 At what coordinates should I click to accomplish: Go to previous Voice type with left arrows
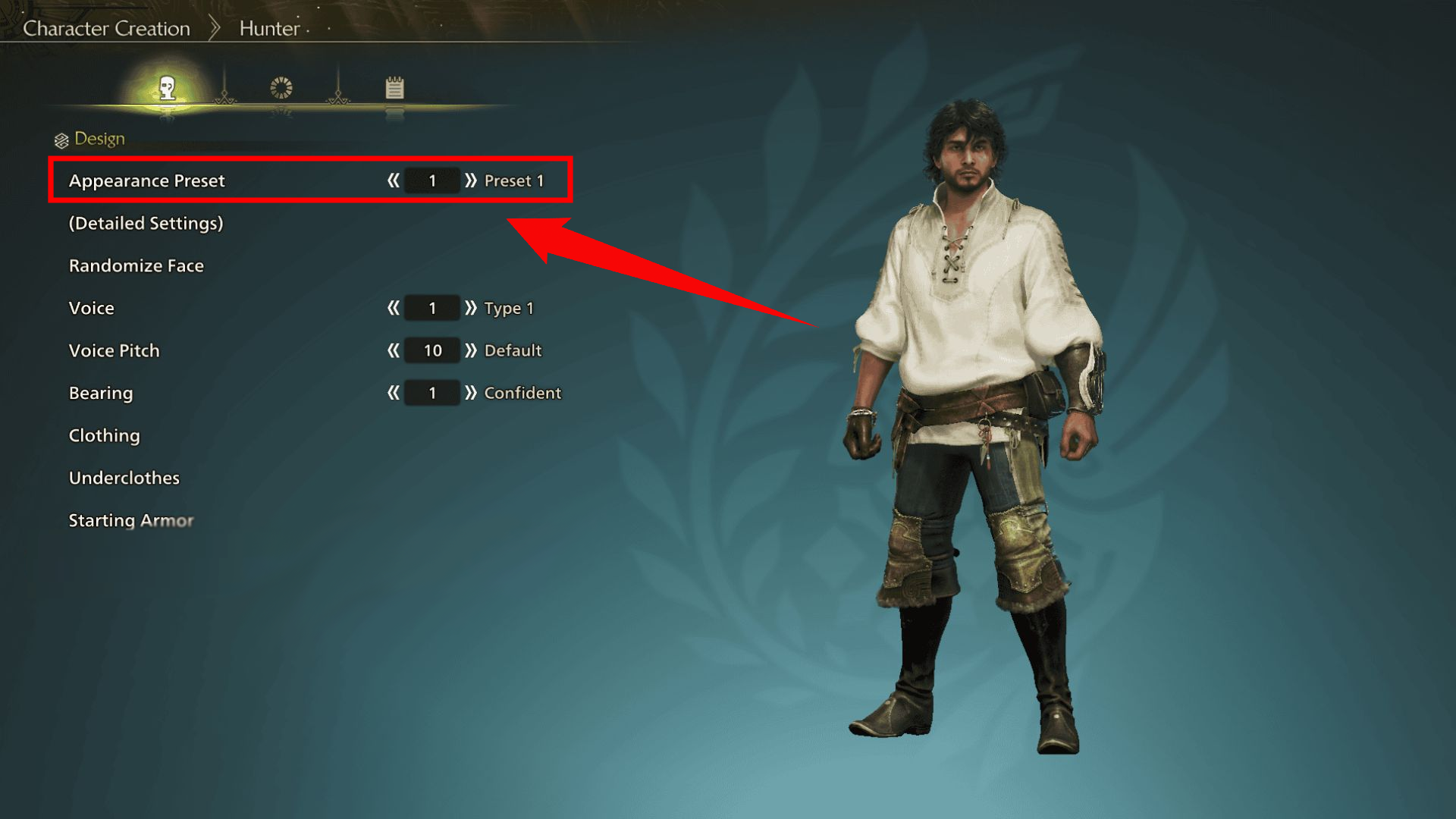(394, 308)
